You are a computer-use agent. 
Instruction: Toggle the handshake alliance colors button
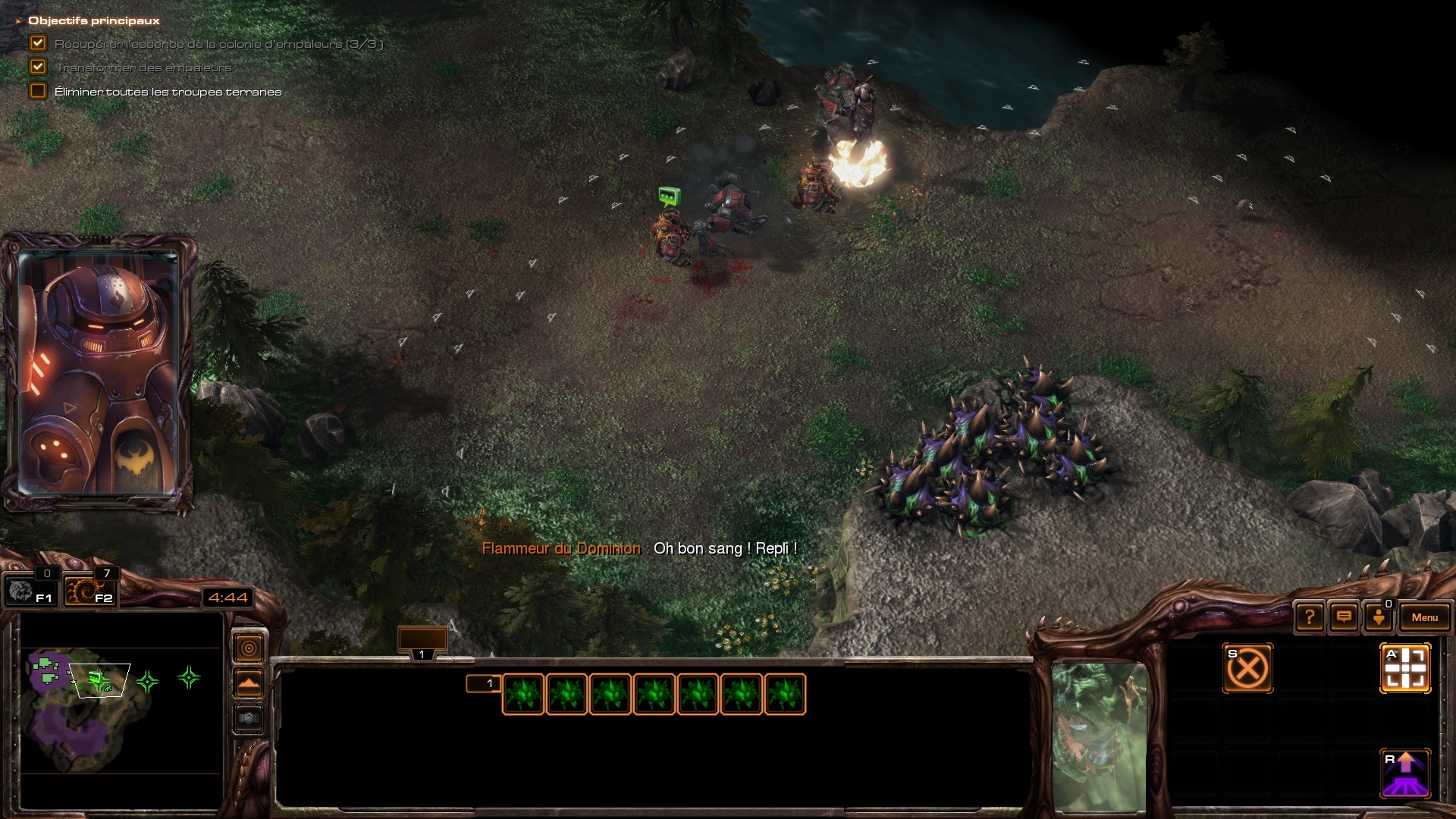[x=249, y=717]
